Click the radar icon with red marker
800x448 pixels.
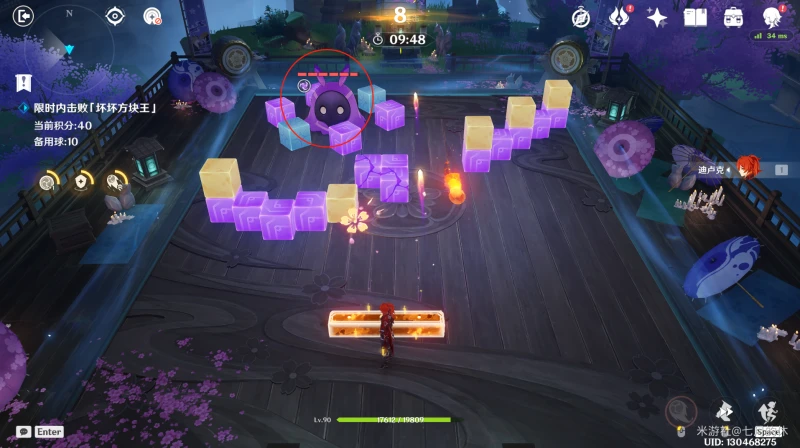152,16
